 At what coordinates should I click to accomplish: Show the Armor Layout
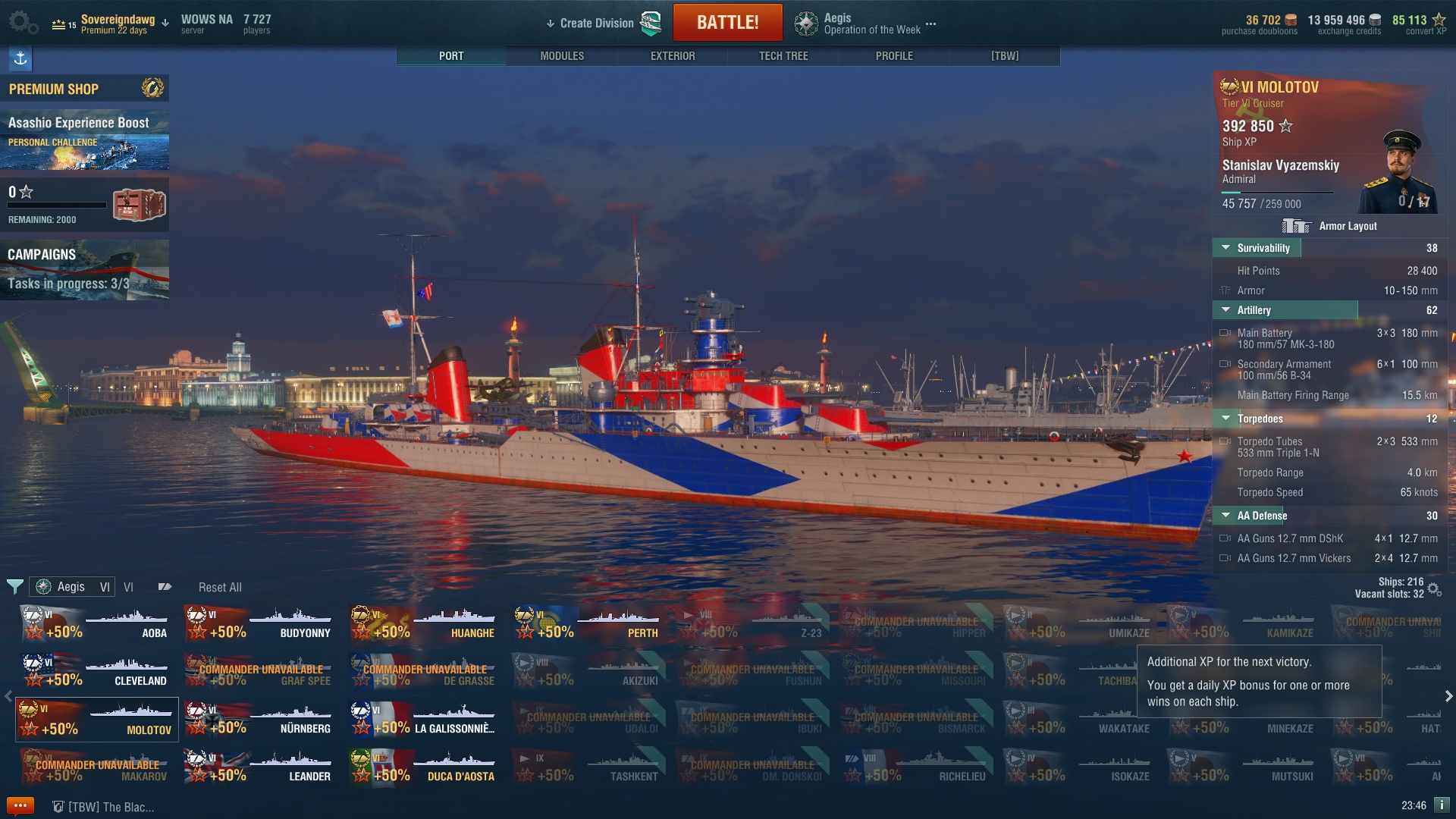coord(1329,226)
